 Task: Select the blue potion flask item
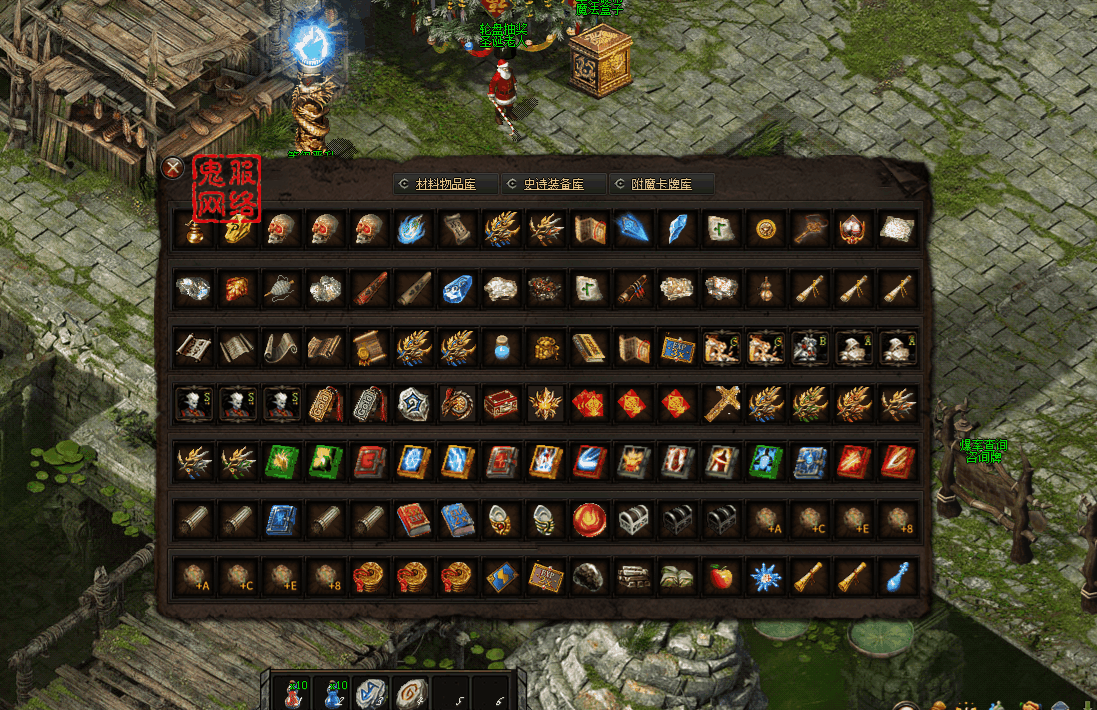(501, 346)
